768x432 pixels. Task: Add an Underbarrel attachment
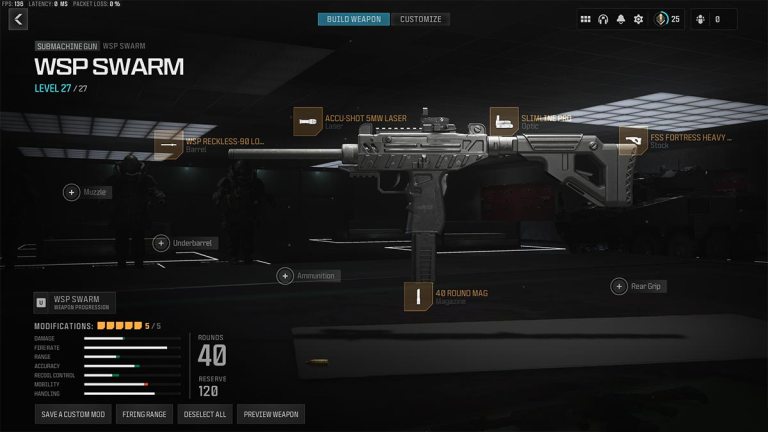point(161,243)
